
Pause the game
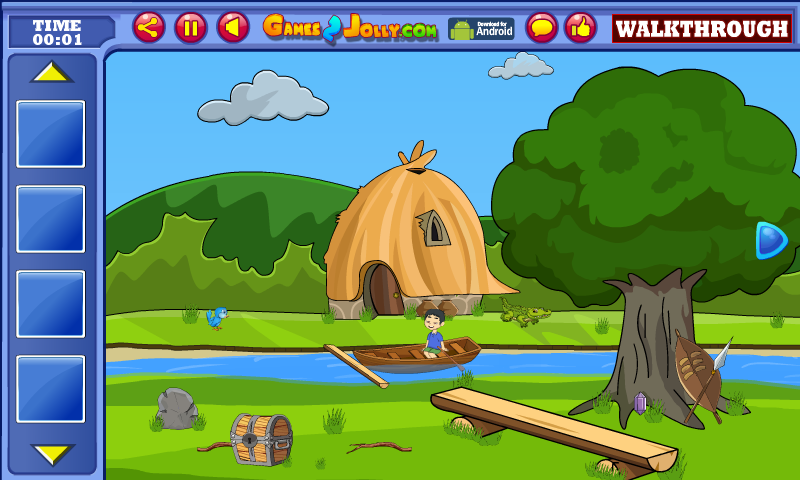tap(191, 27)
